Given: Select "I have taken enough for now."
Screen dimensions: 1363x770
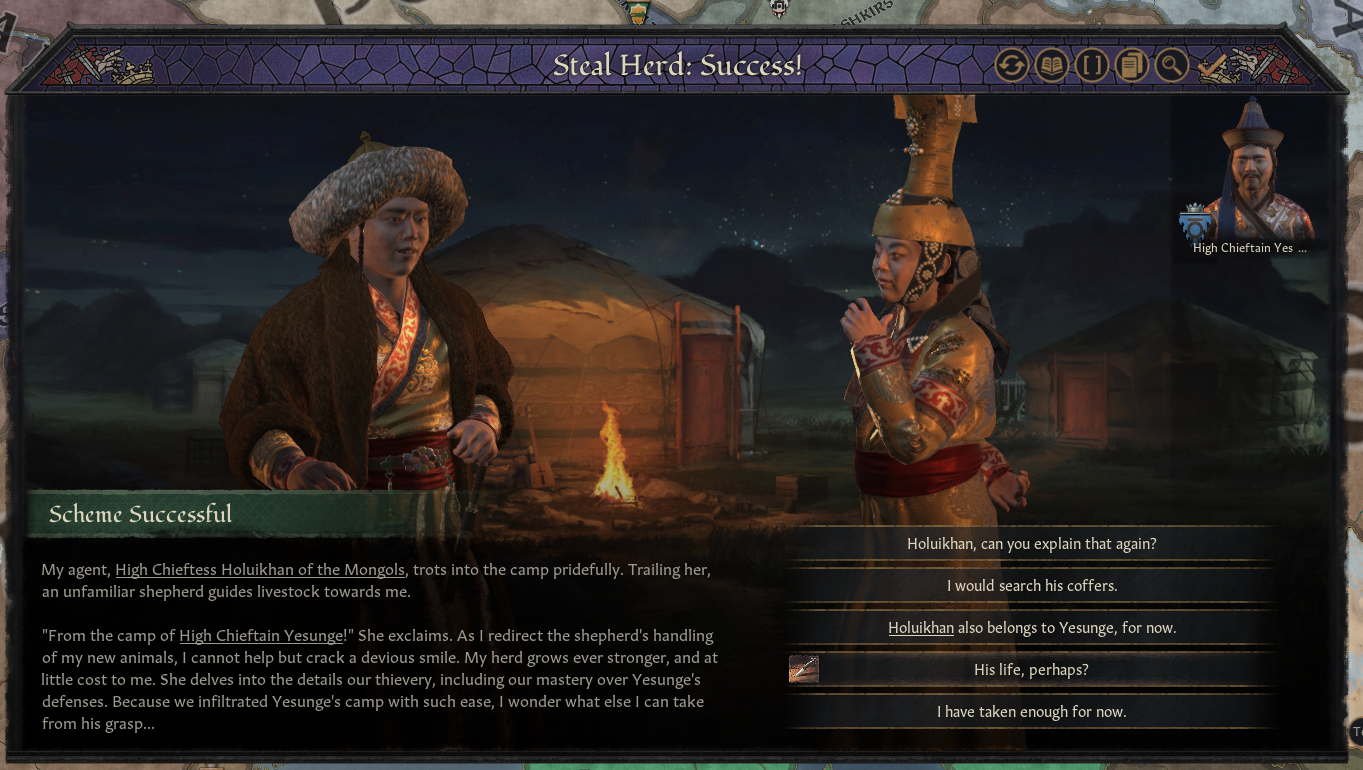Looking at the screenshot, I should tap(1031, 712).
